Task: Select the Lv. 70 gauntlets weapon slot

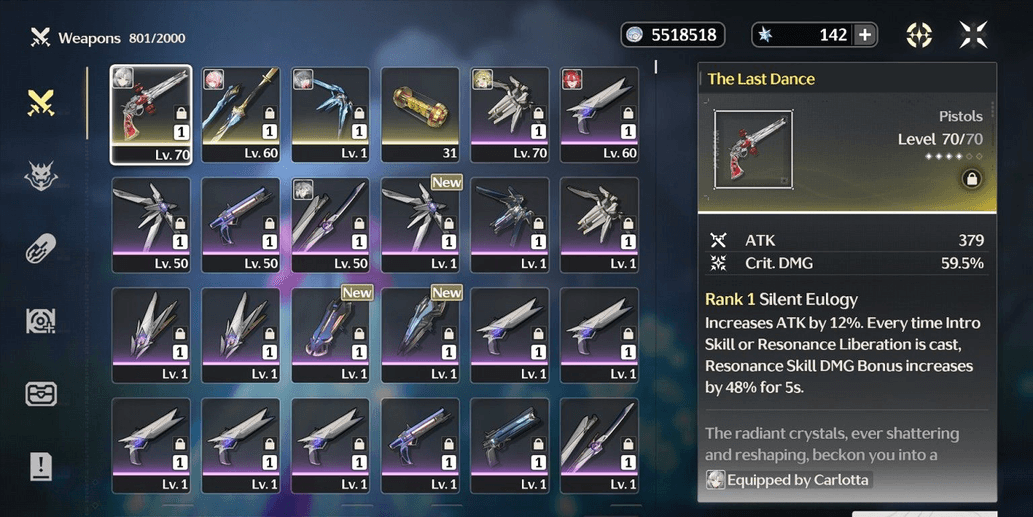Action: [510, 114]
